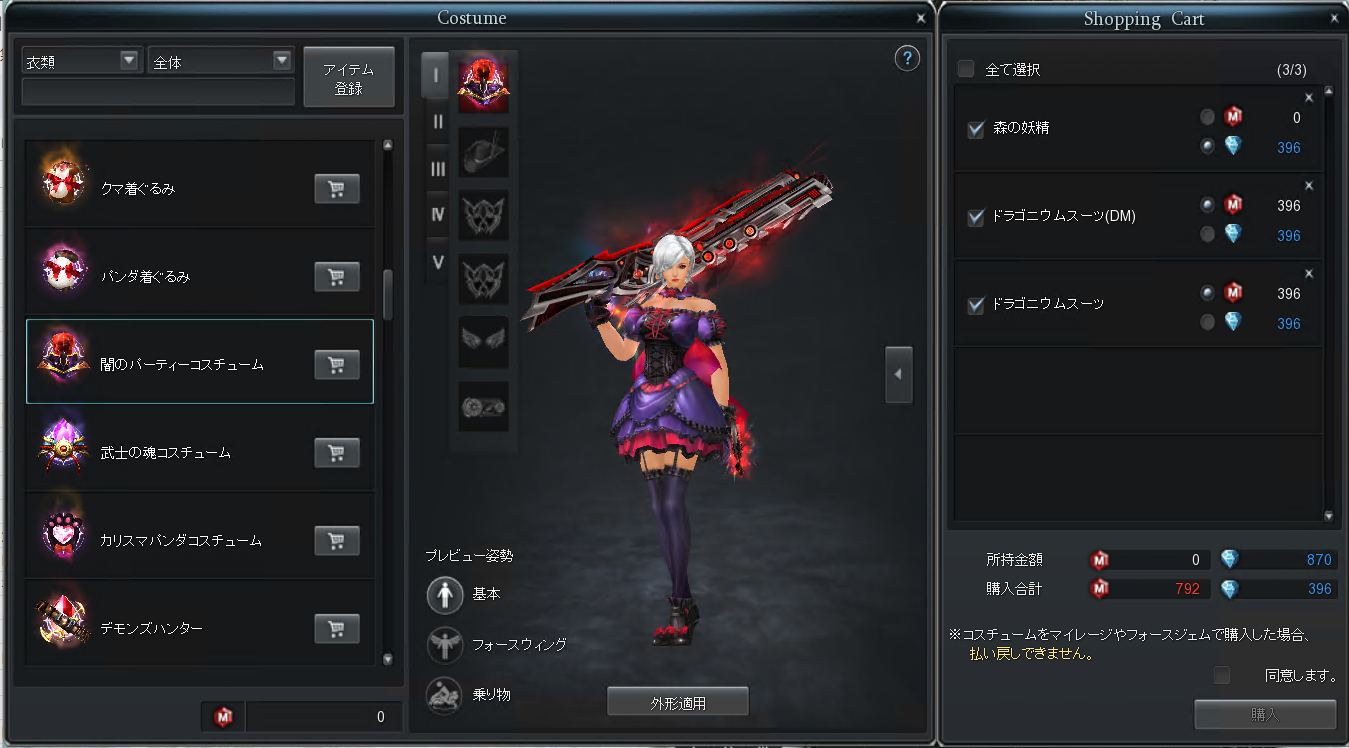Image resolution: width=1349 pixels, height=748 pixels.
Task: Choose the 基本 preview pose
Action: tap(445, 594)
